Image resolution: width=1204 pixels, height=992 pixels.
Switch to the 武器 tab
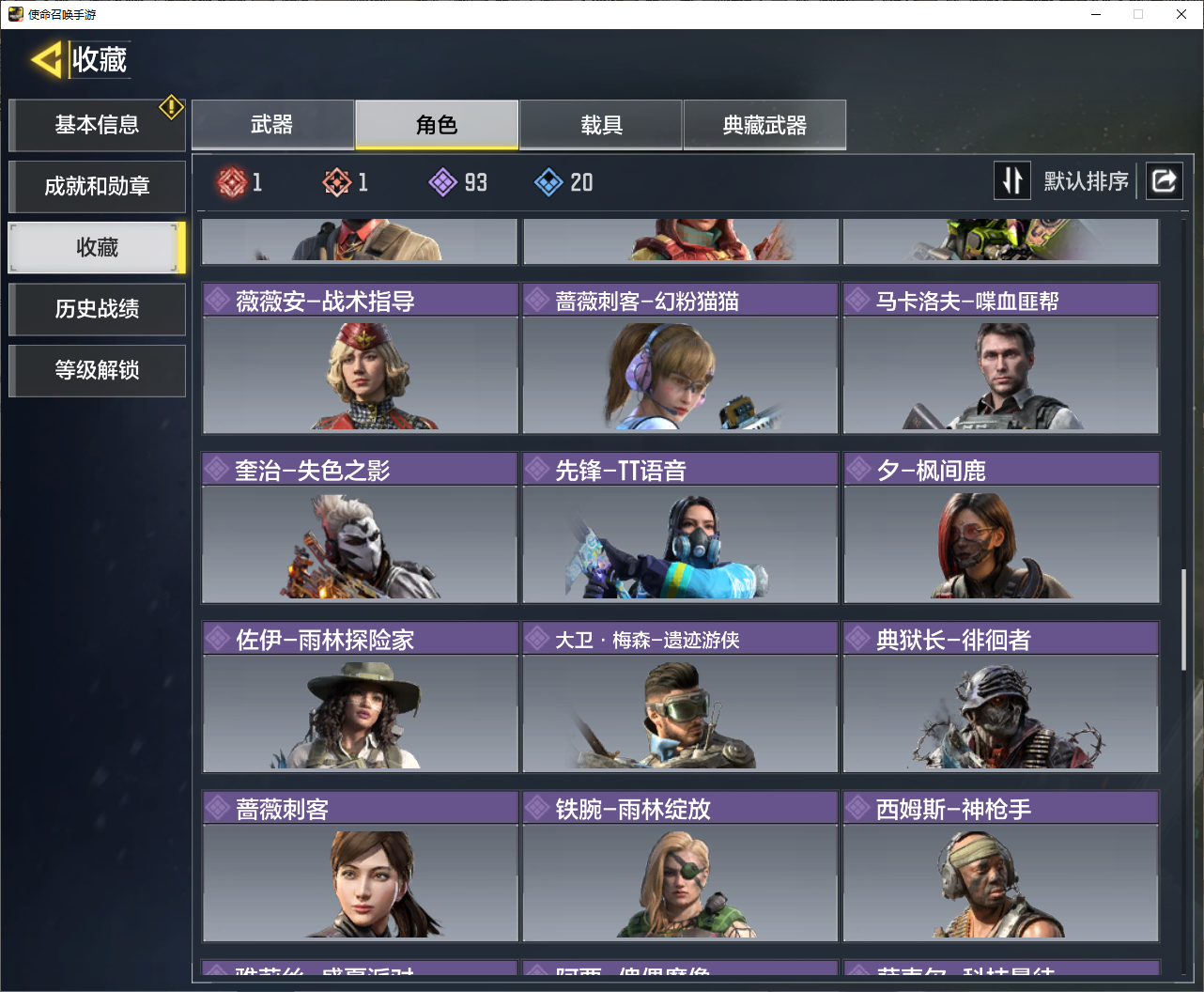point(272,125)
